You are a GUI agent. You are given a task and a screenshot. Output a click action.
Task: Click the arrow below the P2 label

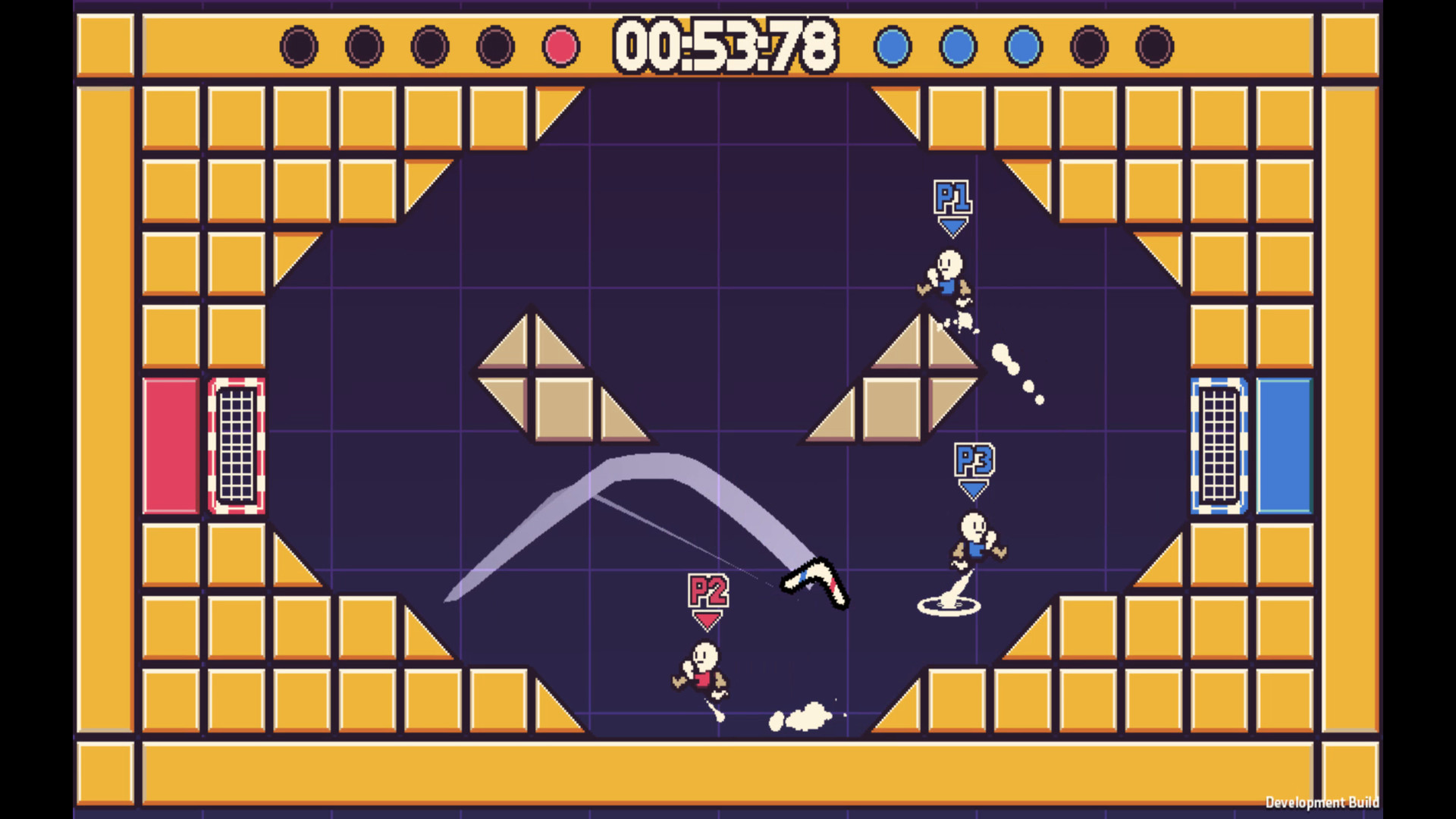[x=707, y=622]
